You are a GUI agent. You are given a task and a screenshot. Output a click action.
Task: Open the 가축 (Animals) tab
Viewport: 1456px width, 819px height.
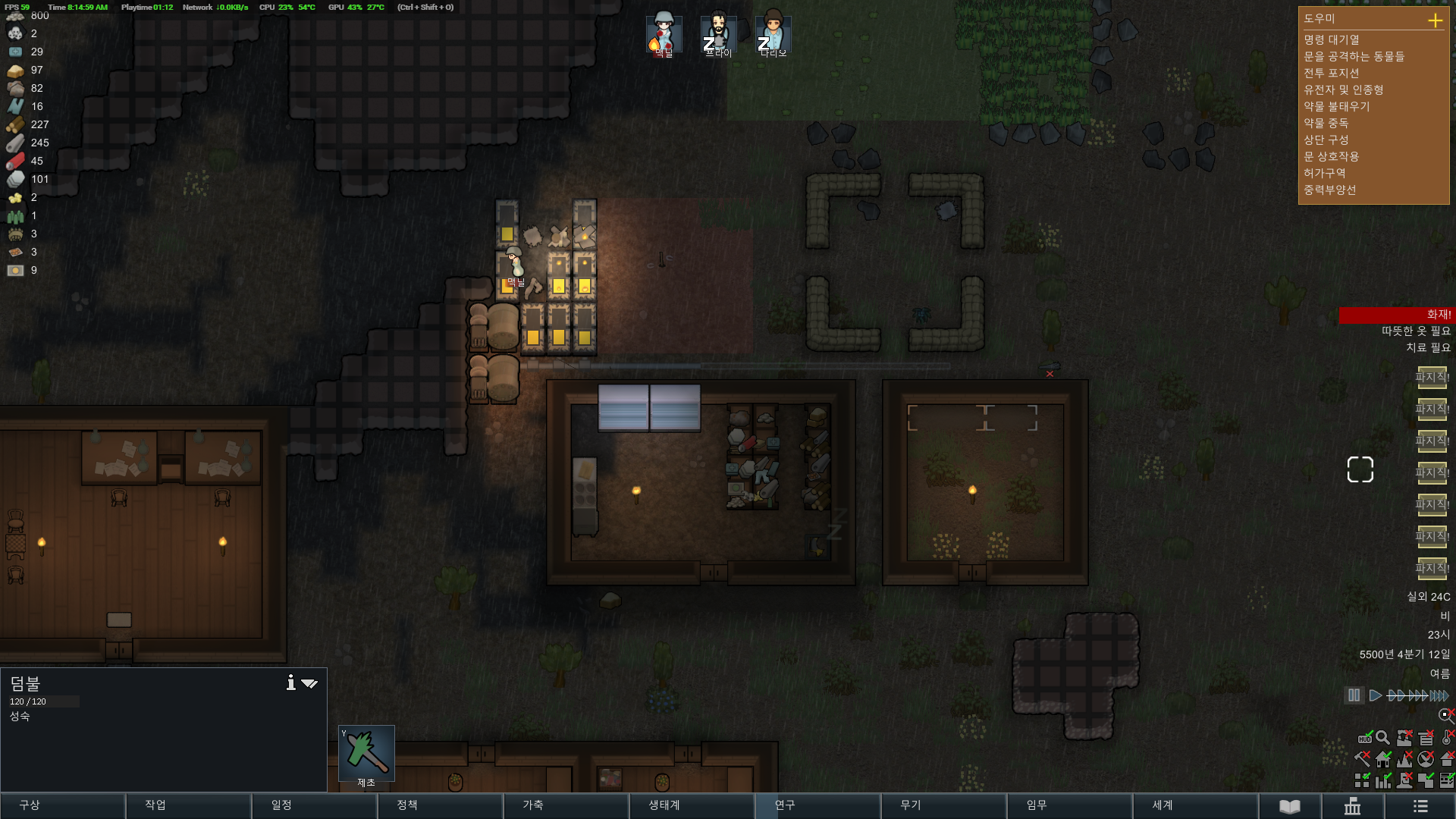pyautogui.click(x=566, y=805)
